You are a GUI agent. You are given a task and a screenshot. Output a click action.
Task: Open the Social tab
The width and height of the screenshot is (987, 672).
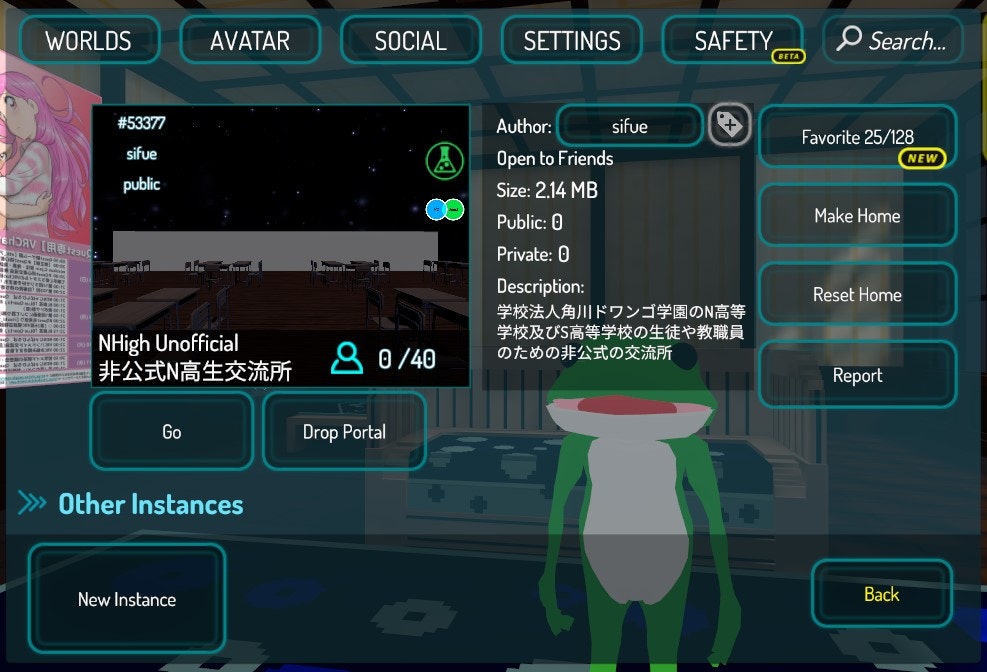(410, 41)
